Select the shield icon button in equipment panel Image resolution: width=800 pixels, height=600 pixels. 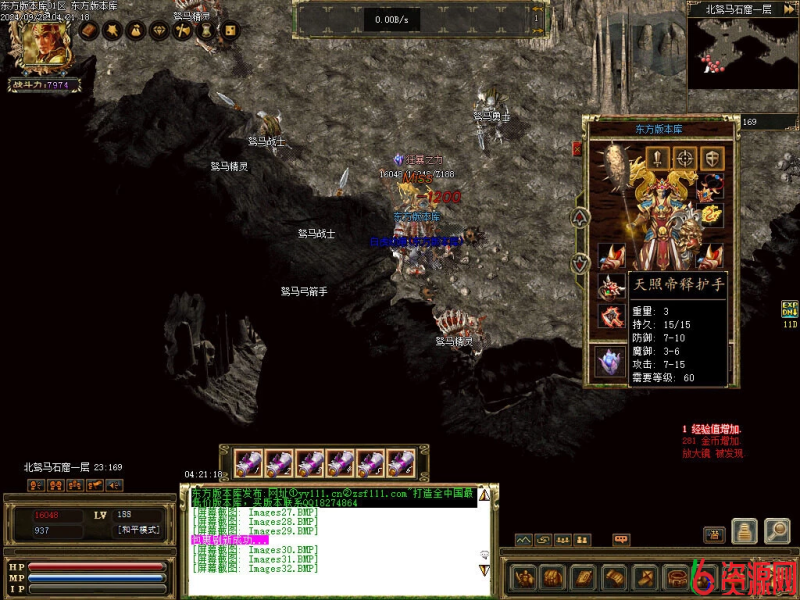pyautogui.click(x=711, y=157)
